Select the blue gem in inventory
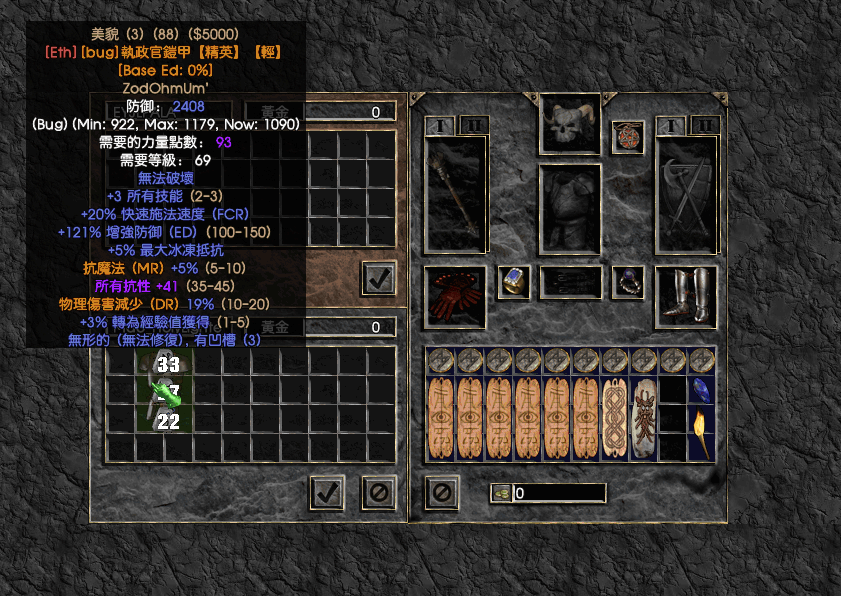 pos(701,390)
